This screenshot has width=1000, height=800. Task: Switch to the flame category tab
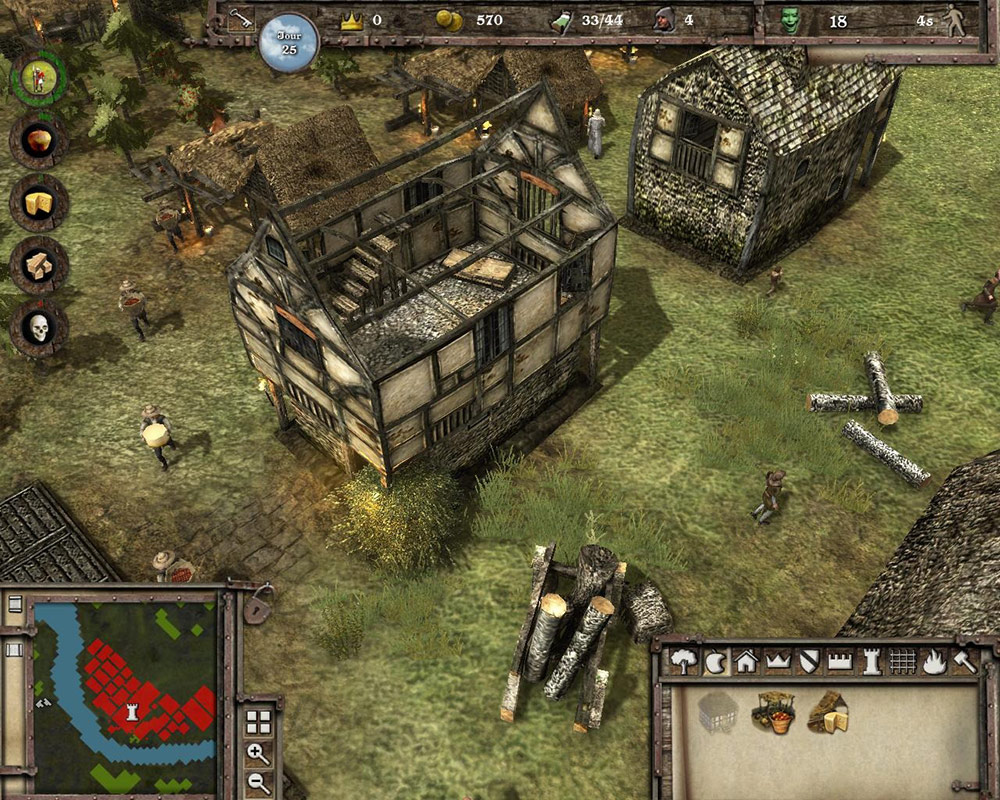pyautogui.click(x=934, y=661)
